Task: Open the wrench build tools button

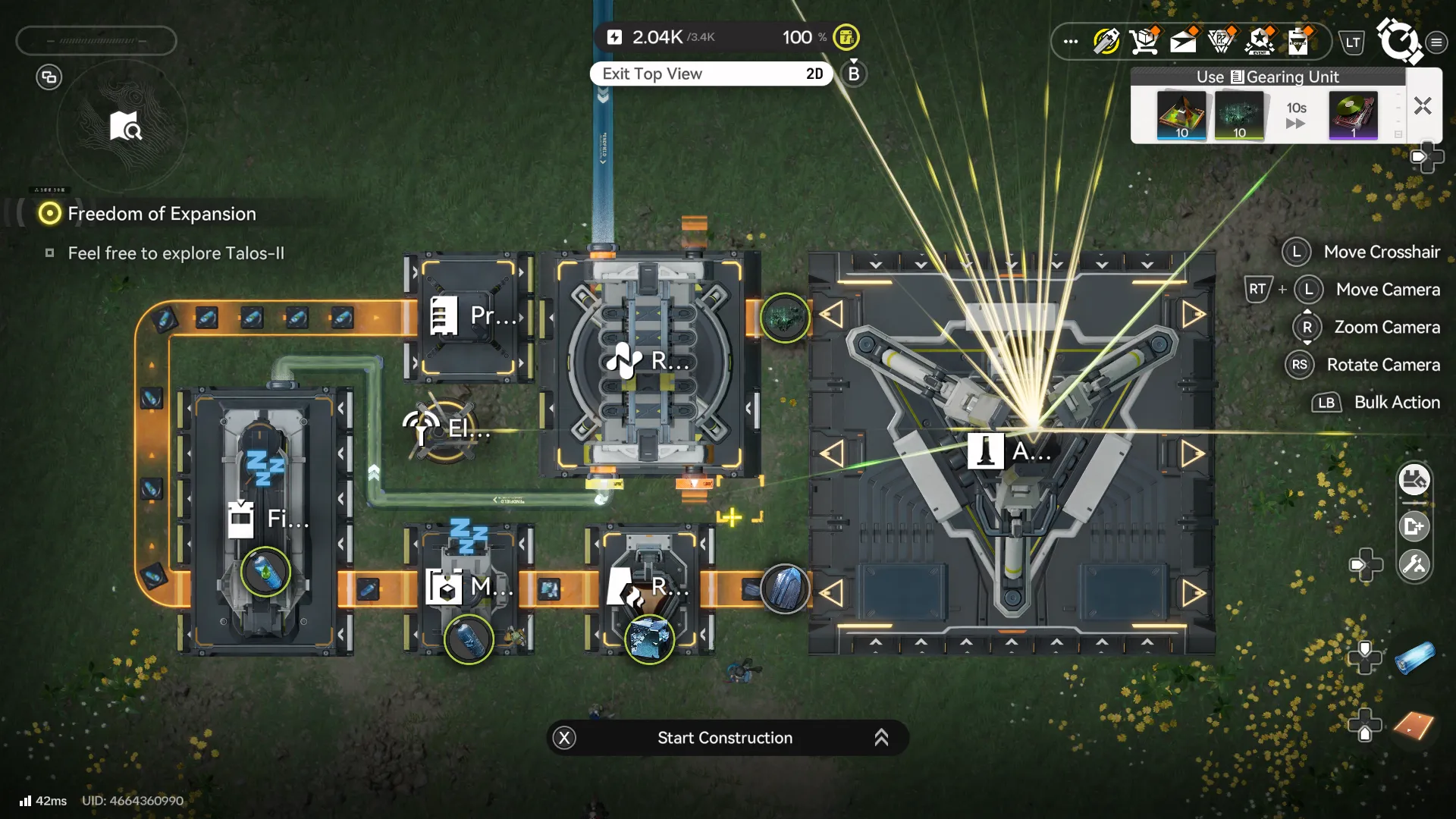Action: 1414,564
